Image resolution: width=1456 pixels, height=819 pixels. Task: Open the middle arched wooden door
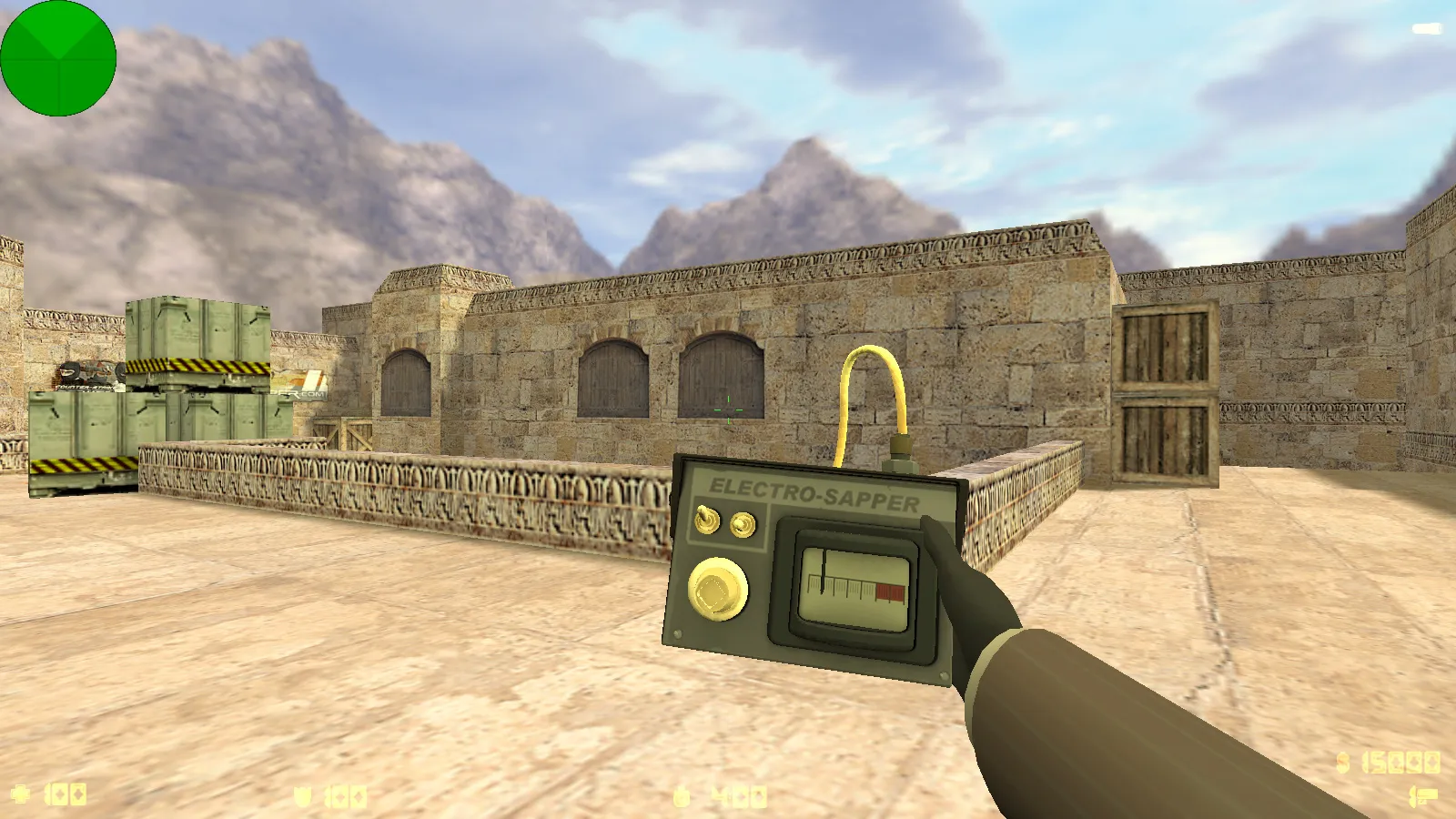coord(612,378)
